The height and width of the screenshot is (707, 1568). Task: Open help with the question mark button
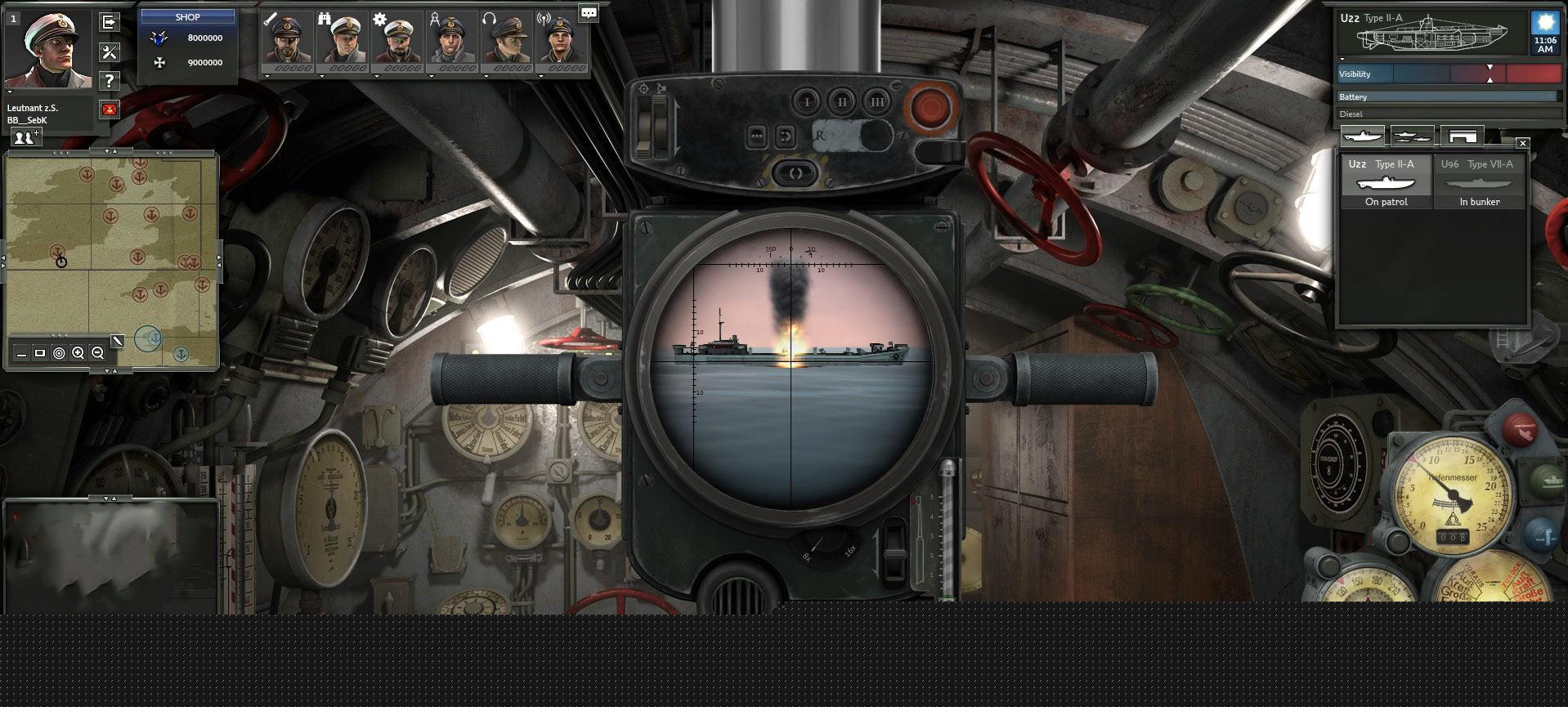coord(109,81)
